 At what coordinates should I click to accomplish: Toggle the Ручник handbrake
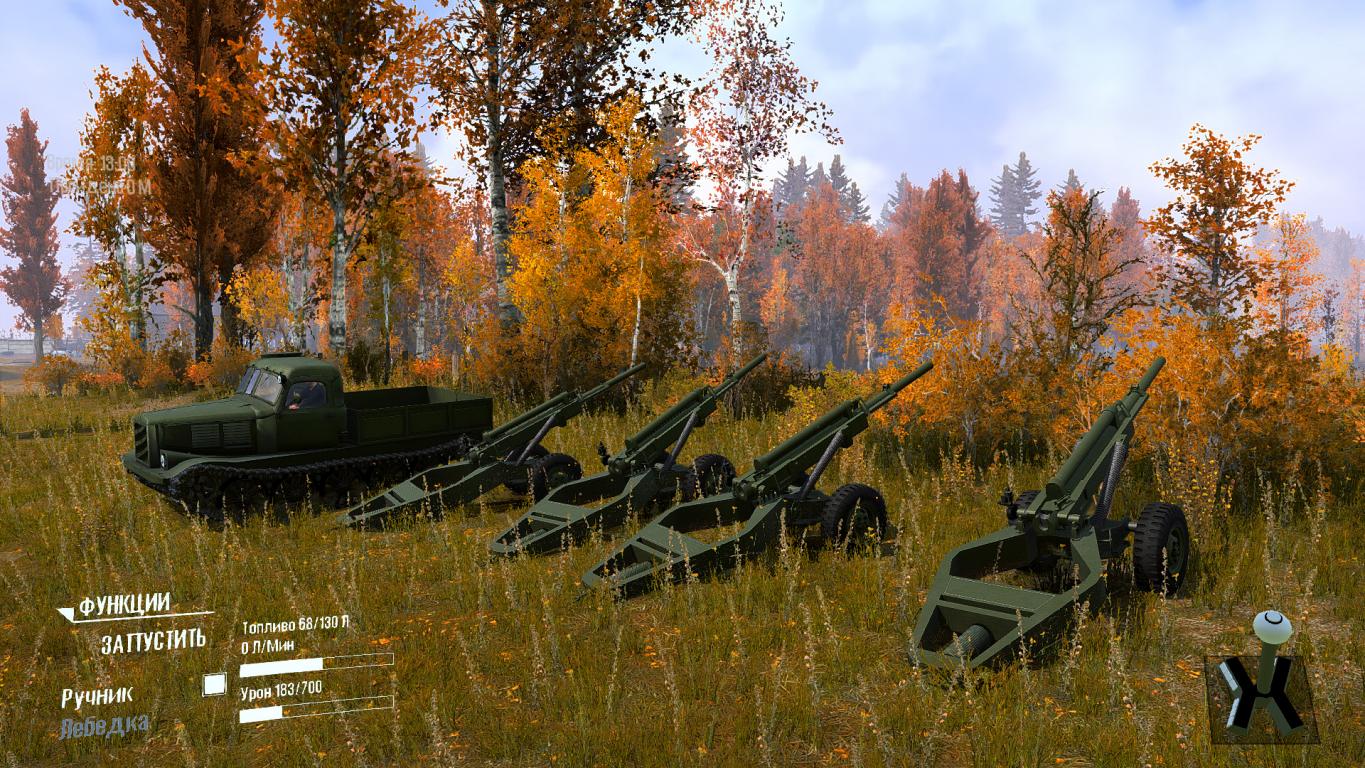click(97, 696)
